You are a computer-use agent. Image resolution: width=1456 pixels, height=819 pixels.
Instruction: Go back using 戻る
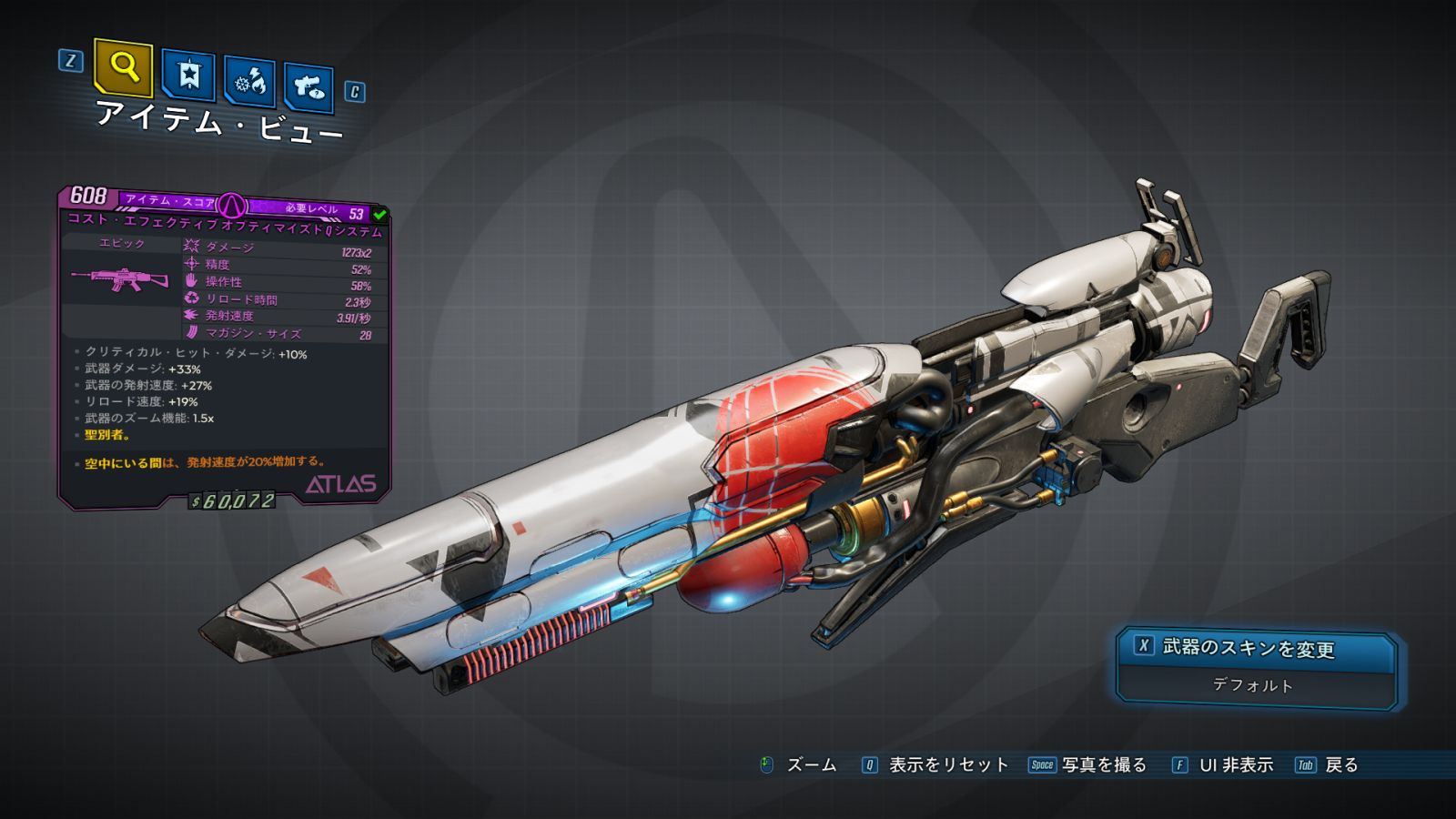1340,765
